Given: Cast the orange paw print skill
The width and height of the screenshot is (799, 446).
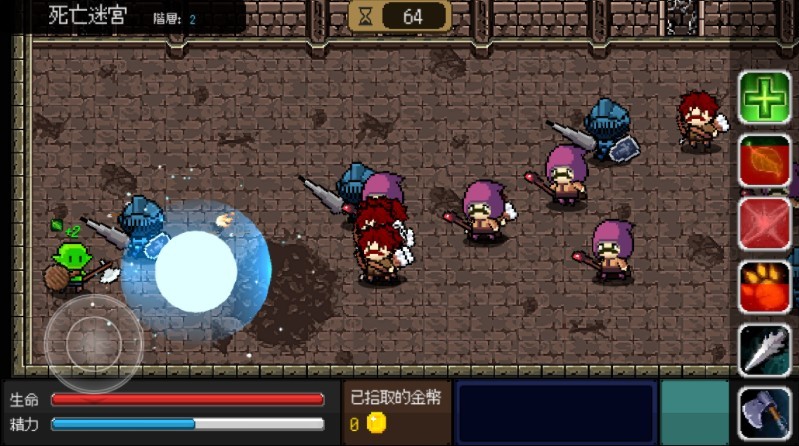Looking at the screenshot, I should [765, 287].
